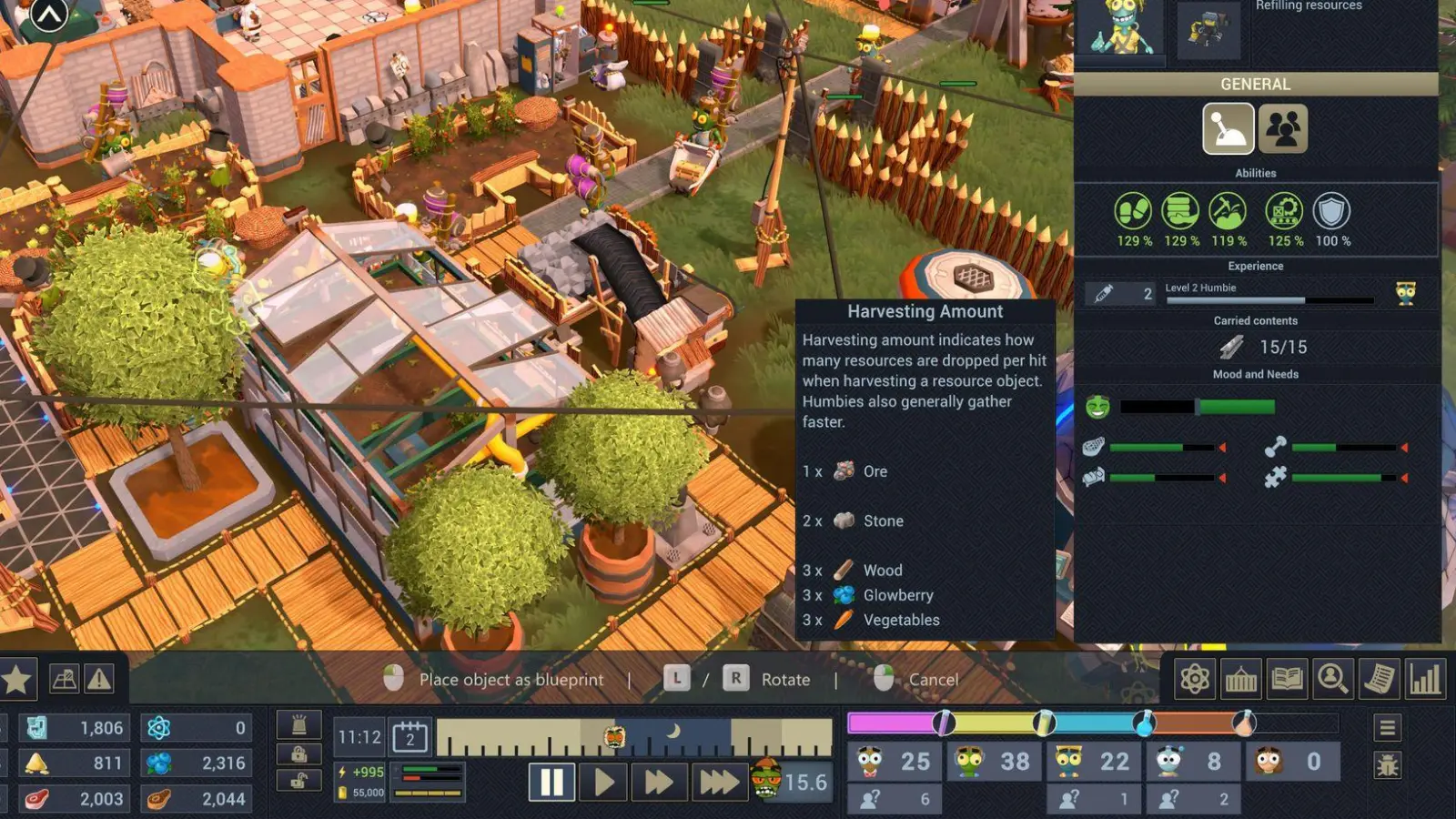Open the day 2 calendar
The image size is (1456, 819).
(x=409, y=736)
